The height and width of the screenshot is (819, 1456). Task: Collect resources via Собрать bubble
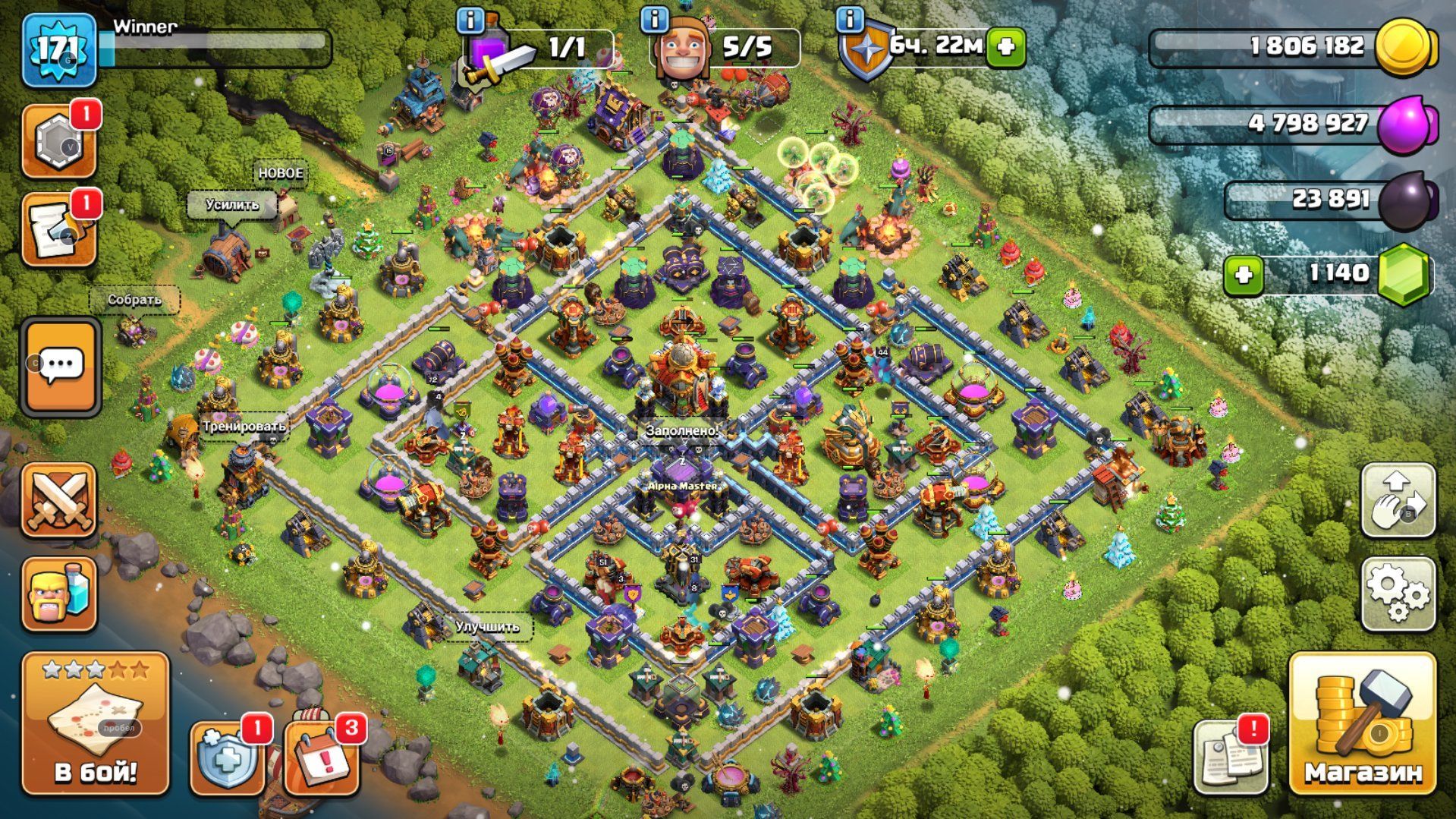tap(134, 300)
